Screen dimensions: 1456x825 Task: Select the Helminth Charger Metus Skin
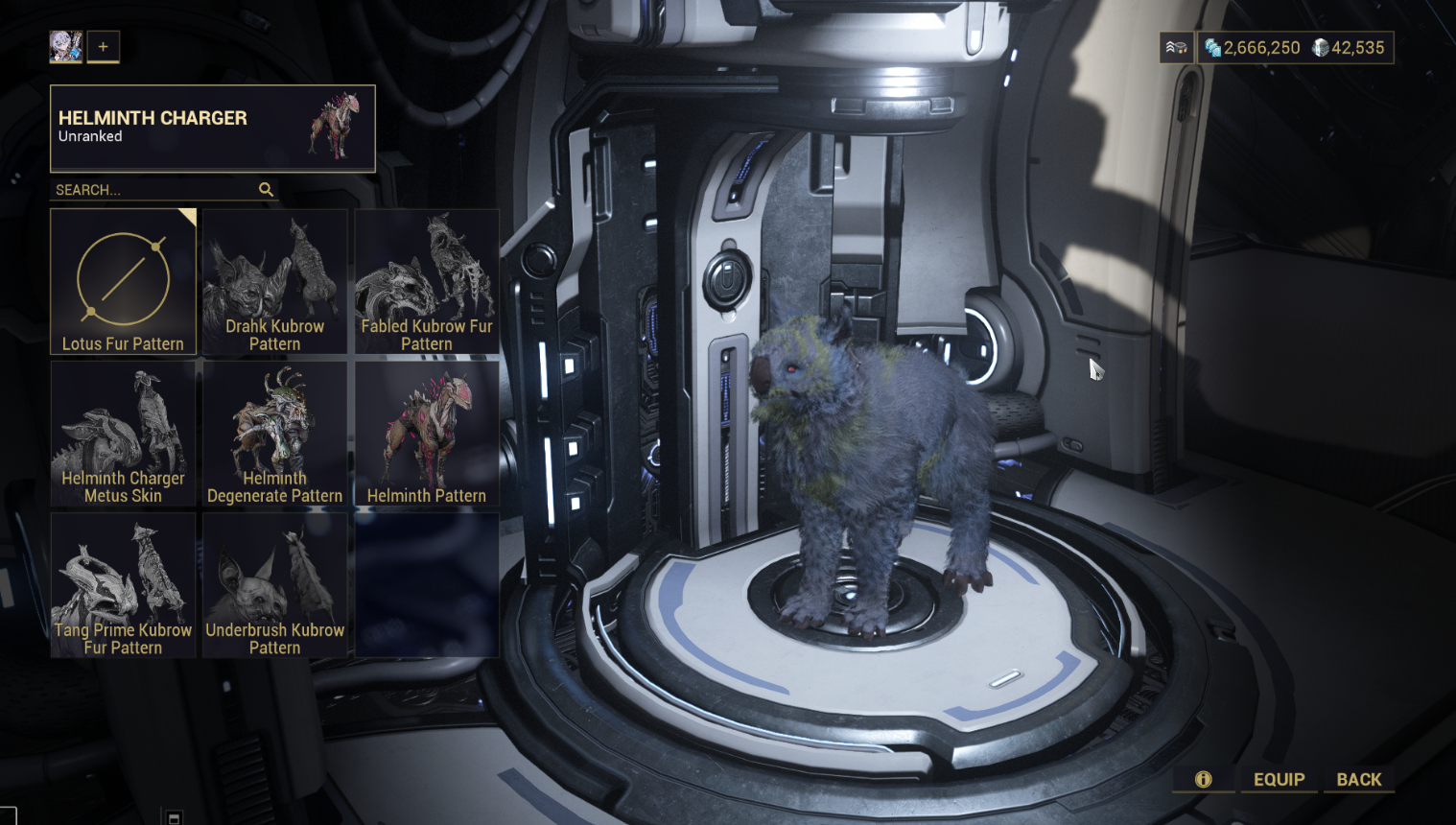tap(123, 434)
